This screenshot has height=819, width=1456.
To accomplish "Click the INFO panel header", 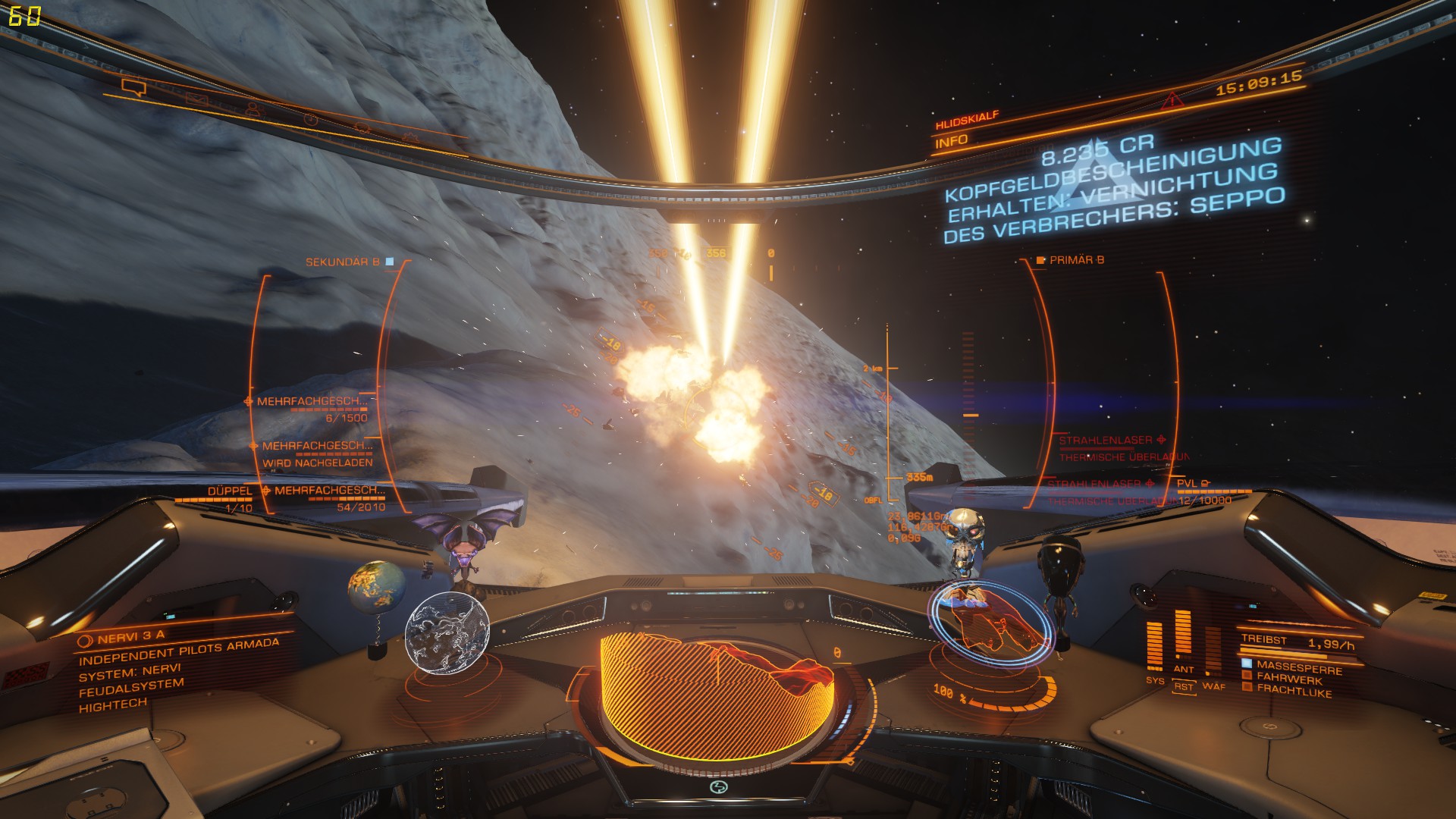I will coord(952,141).
